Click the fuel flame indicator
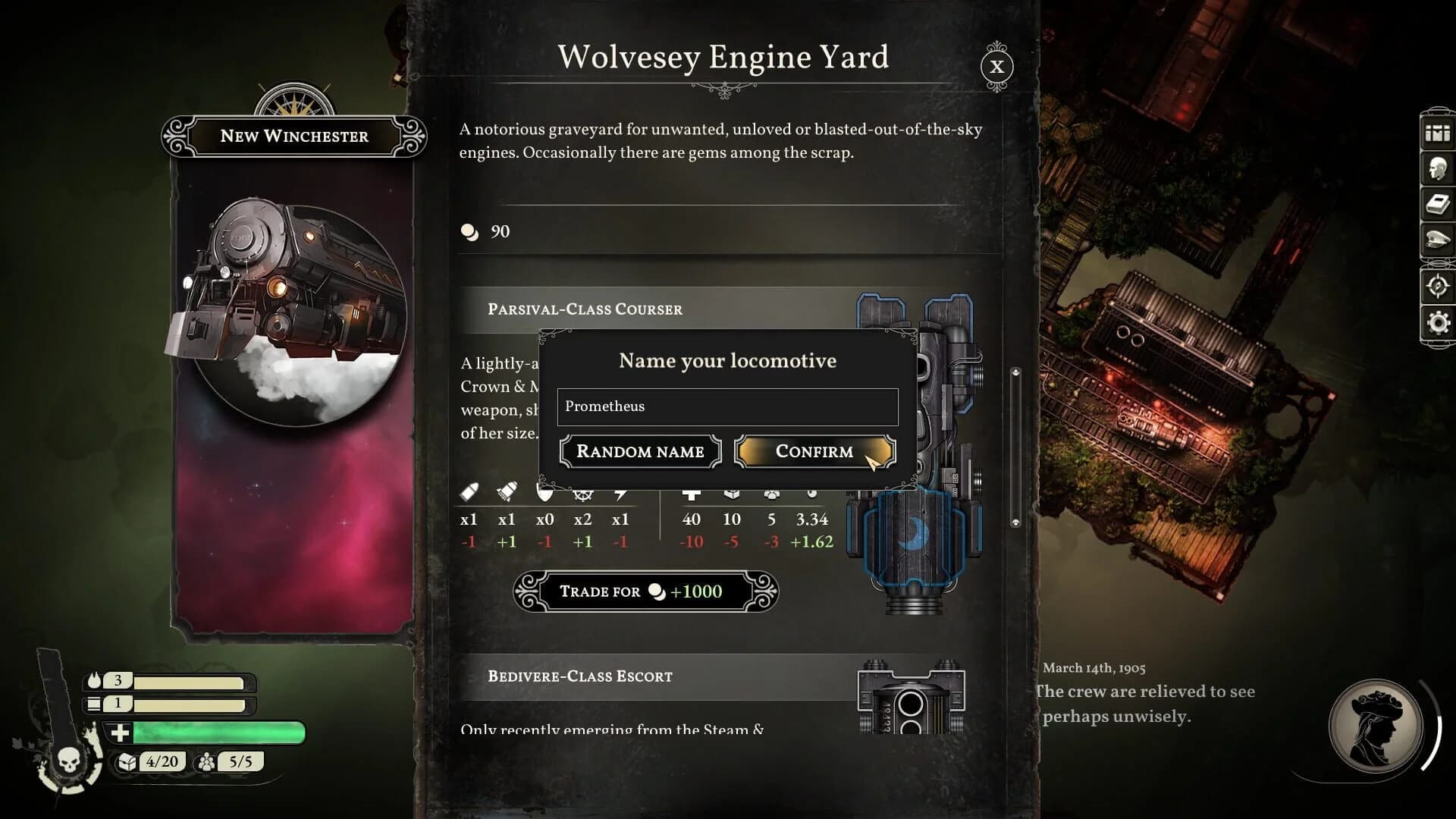Image resolution: width=1456 pixels, height=819 pixels. pos(93,681)
